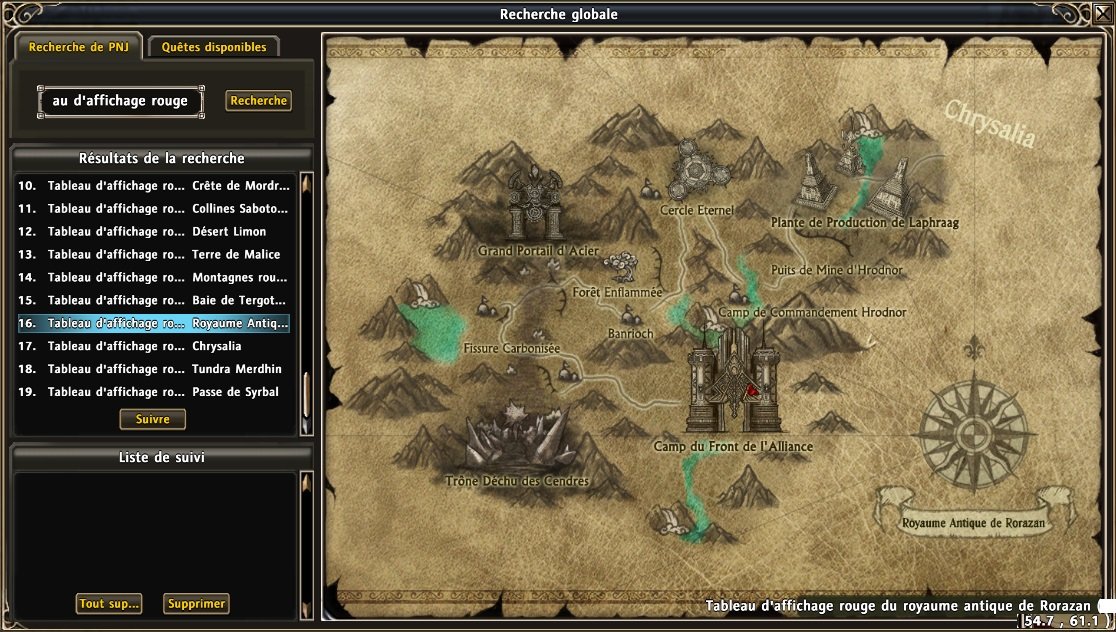The height and width of the screenshot is (632, 1116).
Task: Click the Tout sup... button
Action: coord(108,604)
